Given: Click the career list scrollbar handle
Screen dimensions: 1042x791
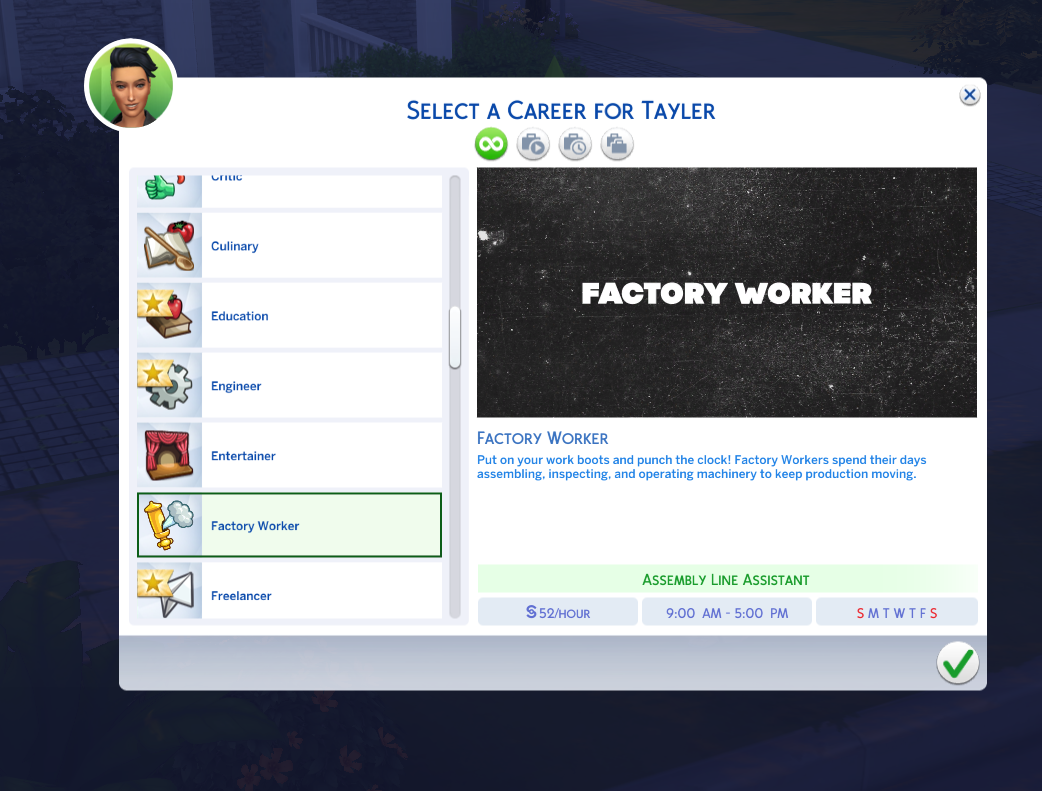Looking at the screenshot, I should click(455, 337).
